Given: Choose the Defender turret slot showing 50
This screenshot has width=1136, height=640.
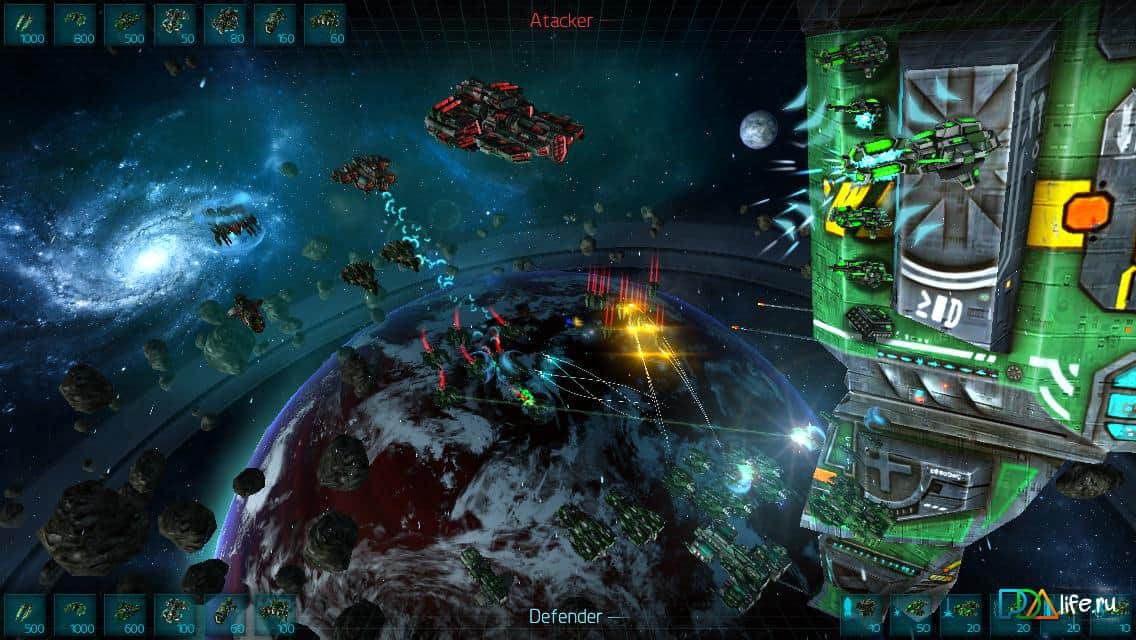Looking at the screenshot, I should 912,614.
